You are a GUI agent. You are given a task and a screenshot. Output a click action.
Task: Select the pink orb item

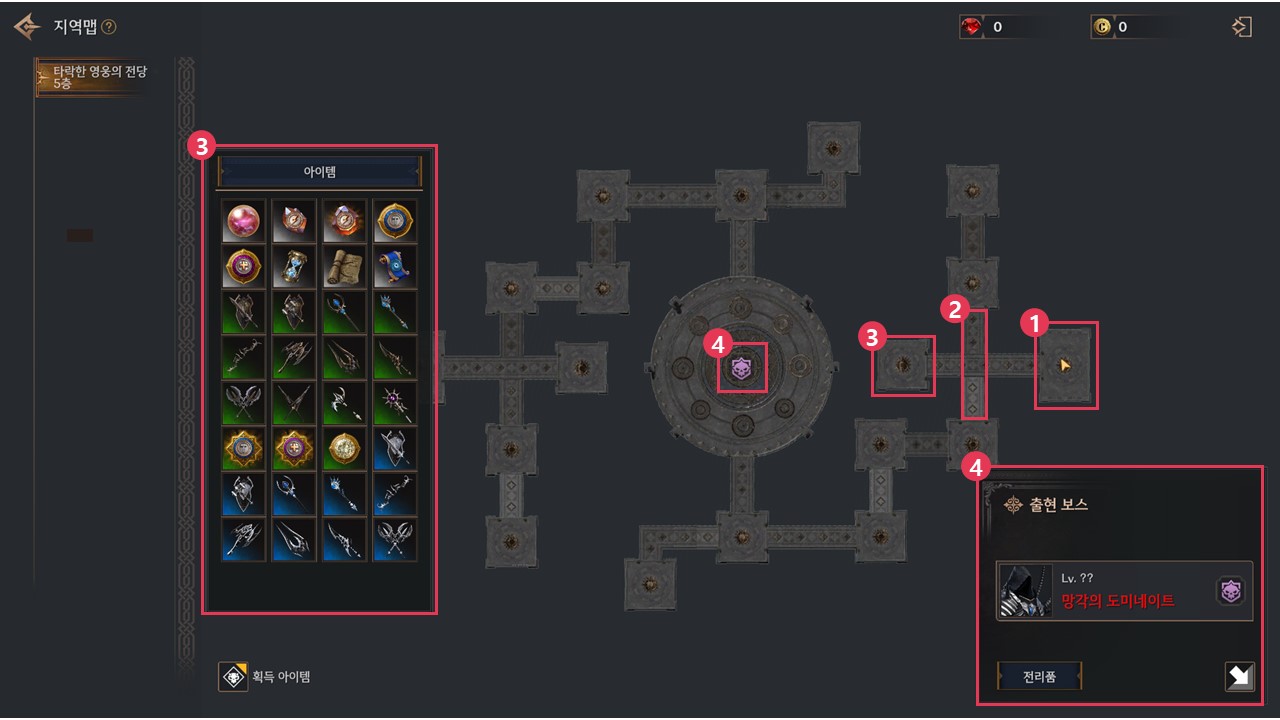pos(244,221)
